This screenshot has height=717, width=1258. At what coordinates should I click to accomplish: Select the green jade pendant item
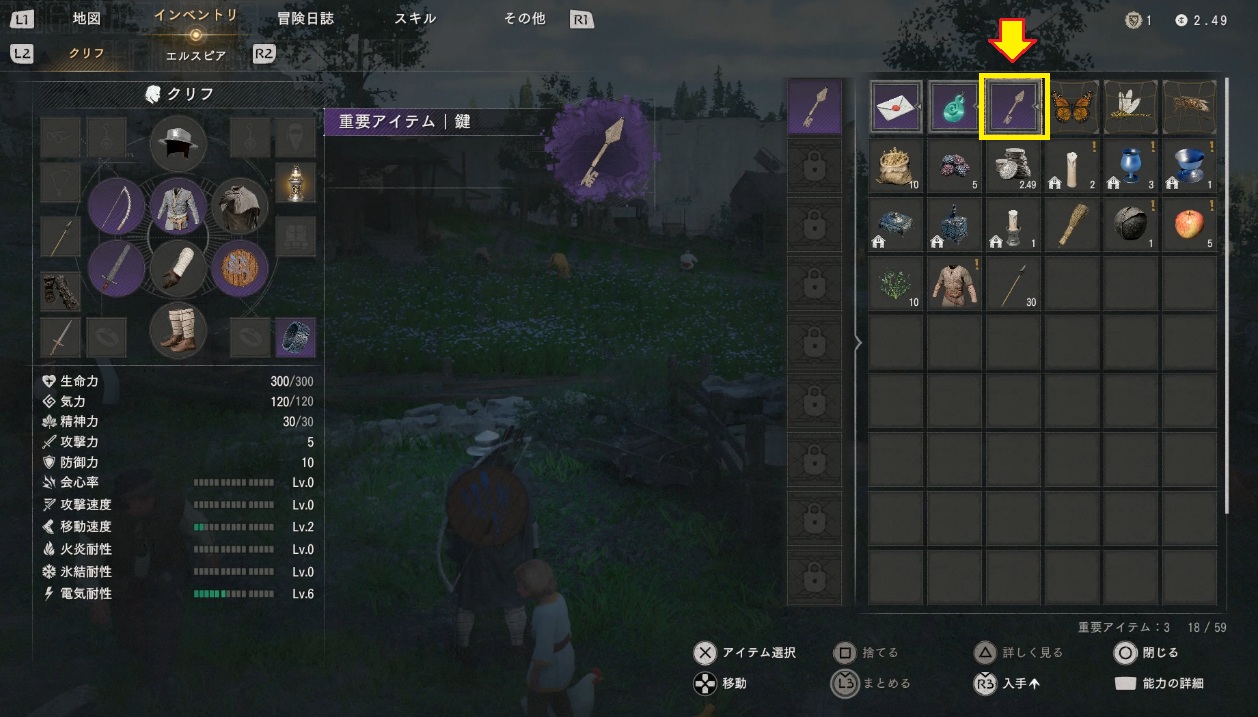(x=956, y=108)
